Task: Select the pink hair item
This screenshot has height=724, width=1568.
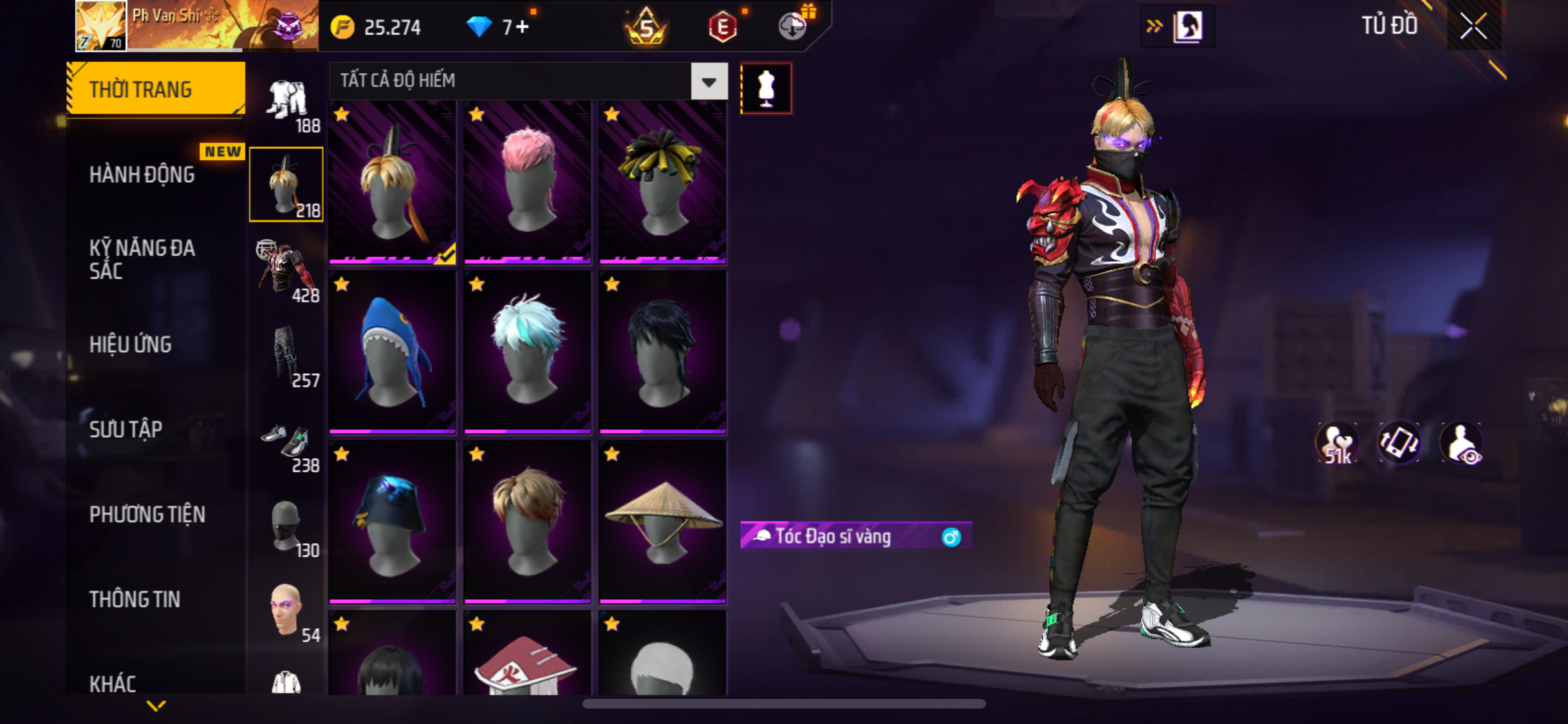Action: coord(527,182)
